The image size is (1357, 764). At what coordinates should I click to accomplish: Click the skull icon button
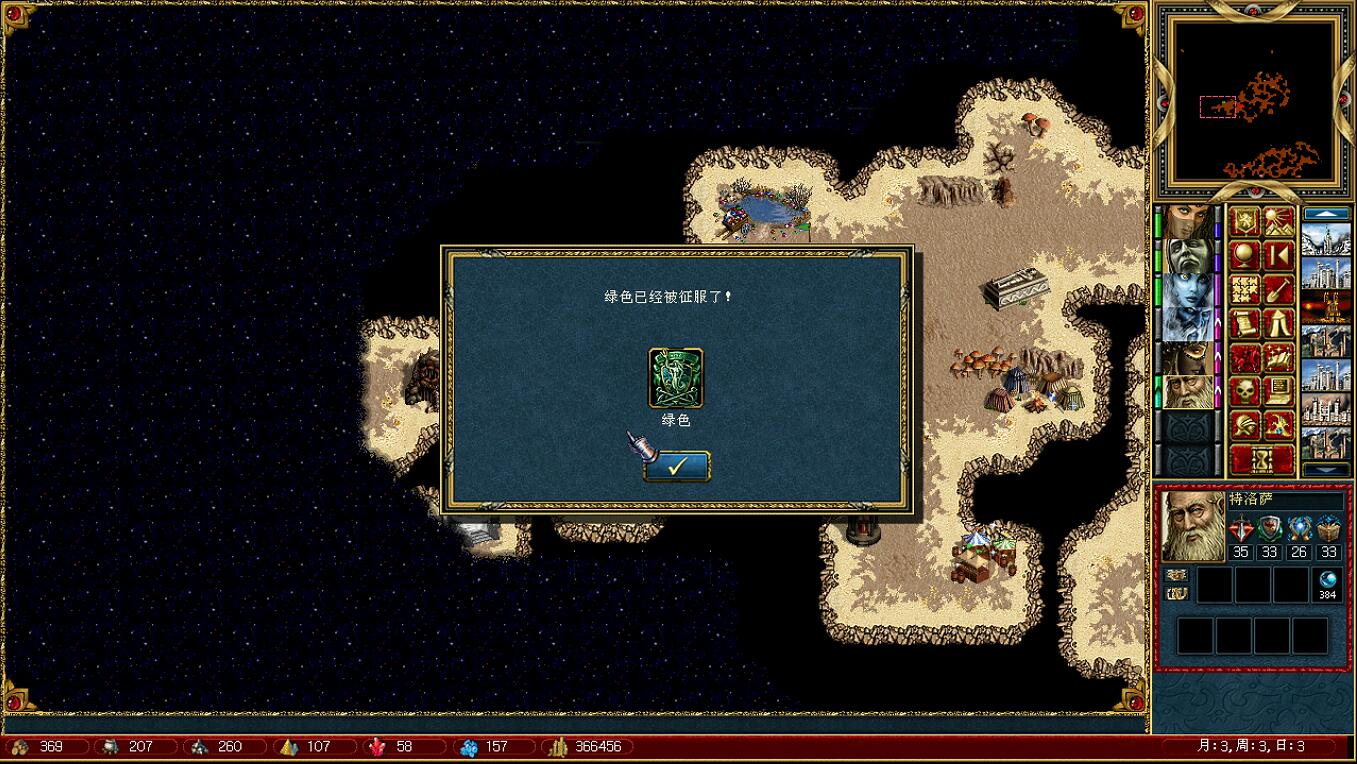point(1244,391)
